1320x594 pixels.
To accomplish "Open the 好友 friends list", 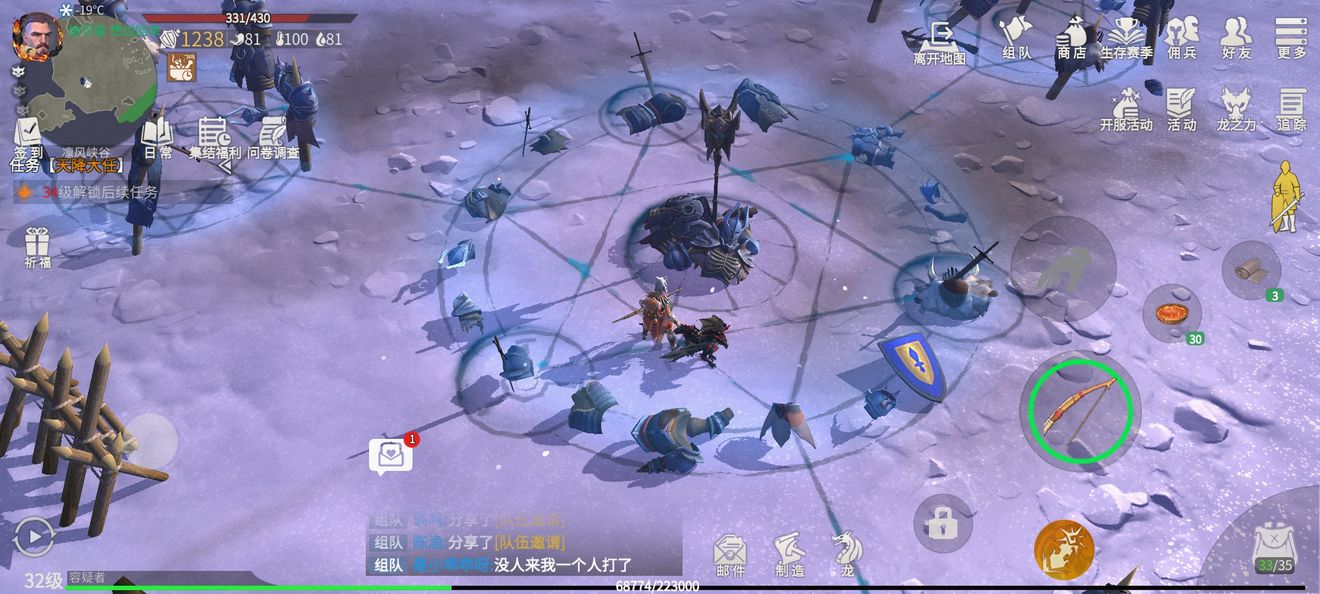I will tap(1237, 36).
